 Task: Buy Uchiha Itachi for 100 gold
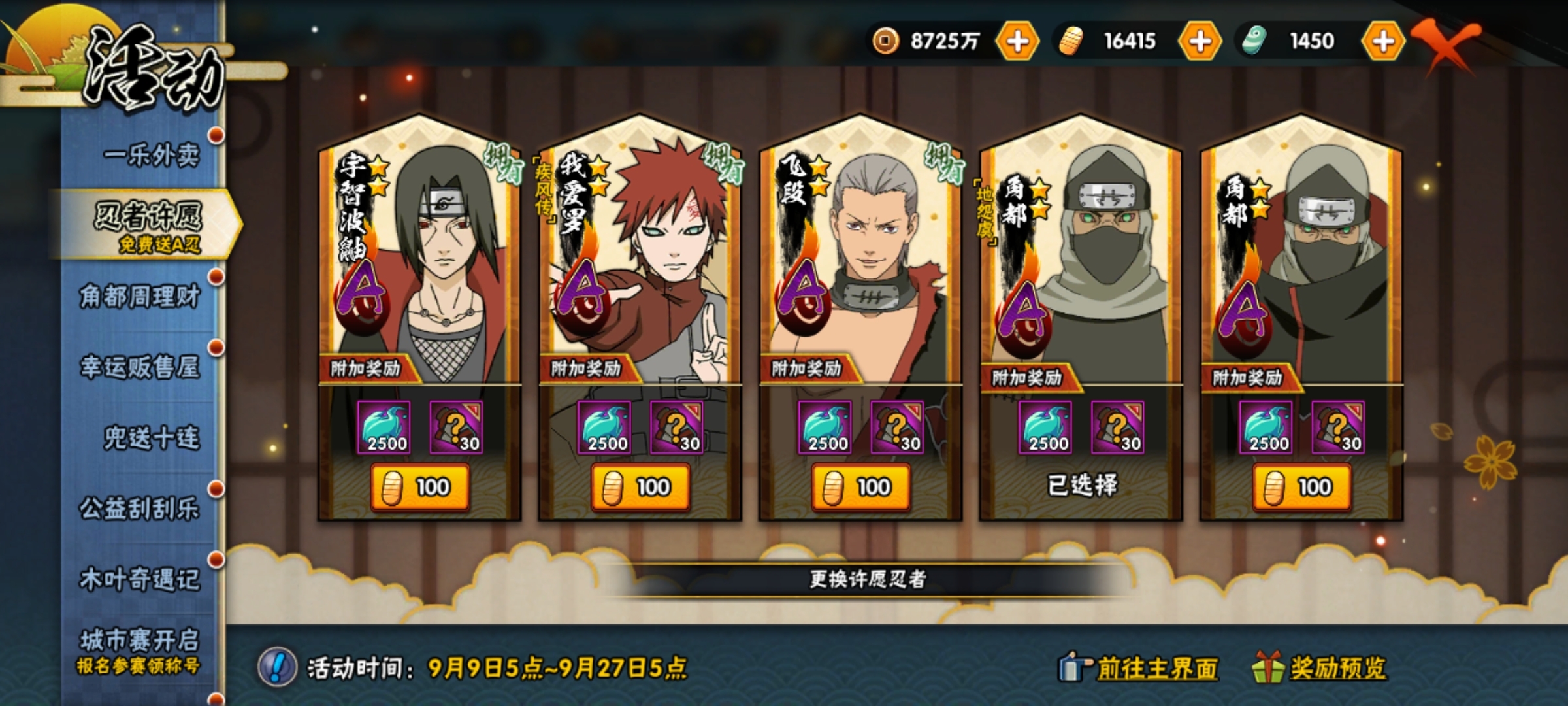pyautogui.click(x=419, y=487)
